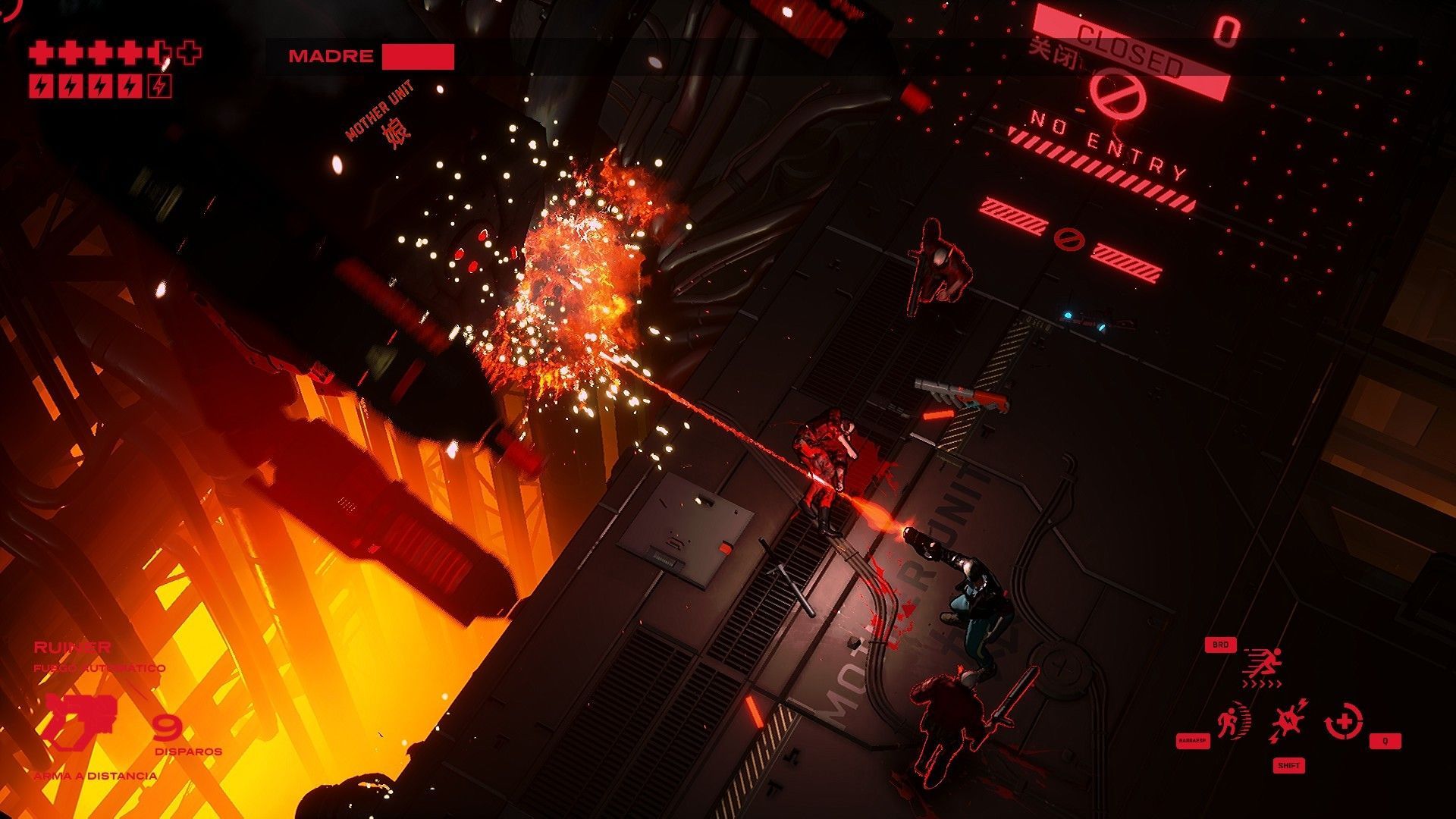Use the lightning overload burst ability

1288,720
